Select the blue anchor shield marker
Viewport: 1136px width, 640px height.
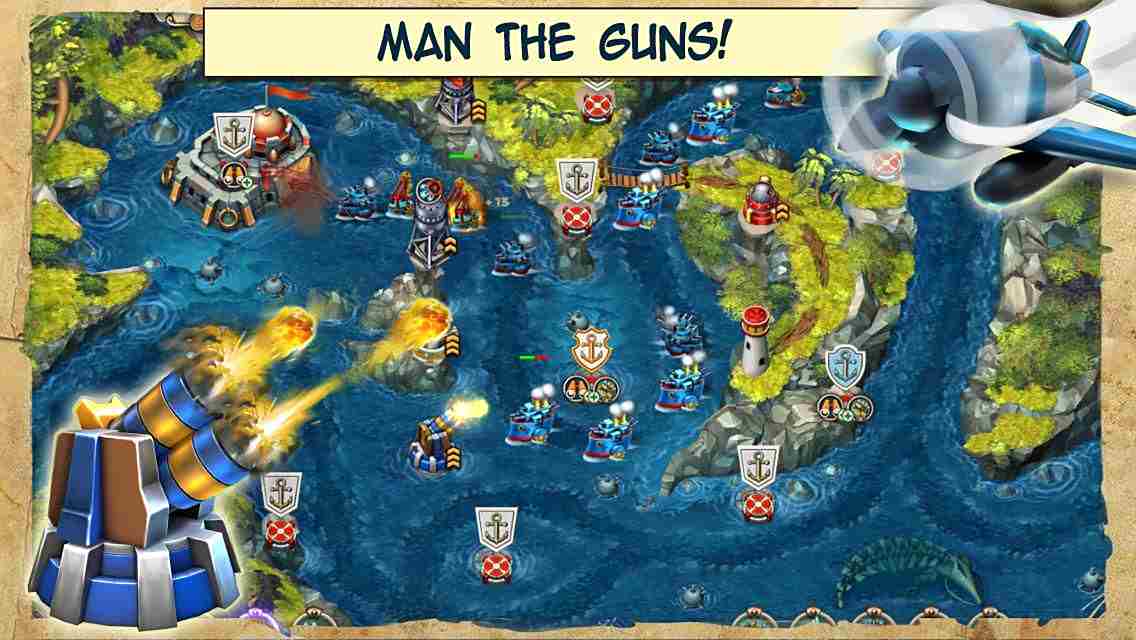[845, 367]
